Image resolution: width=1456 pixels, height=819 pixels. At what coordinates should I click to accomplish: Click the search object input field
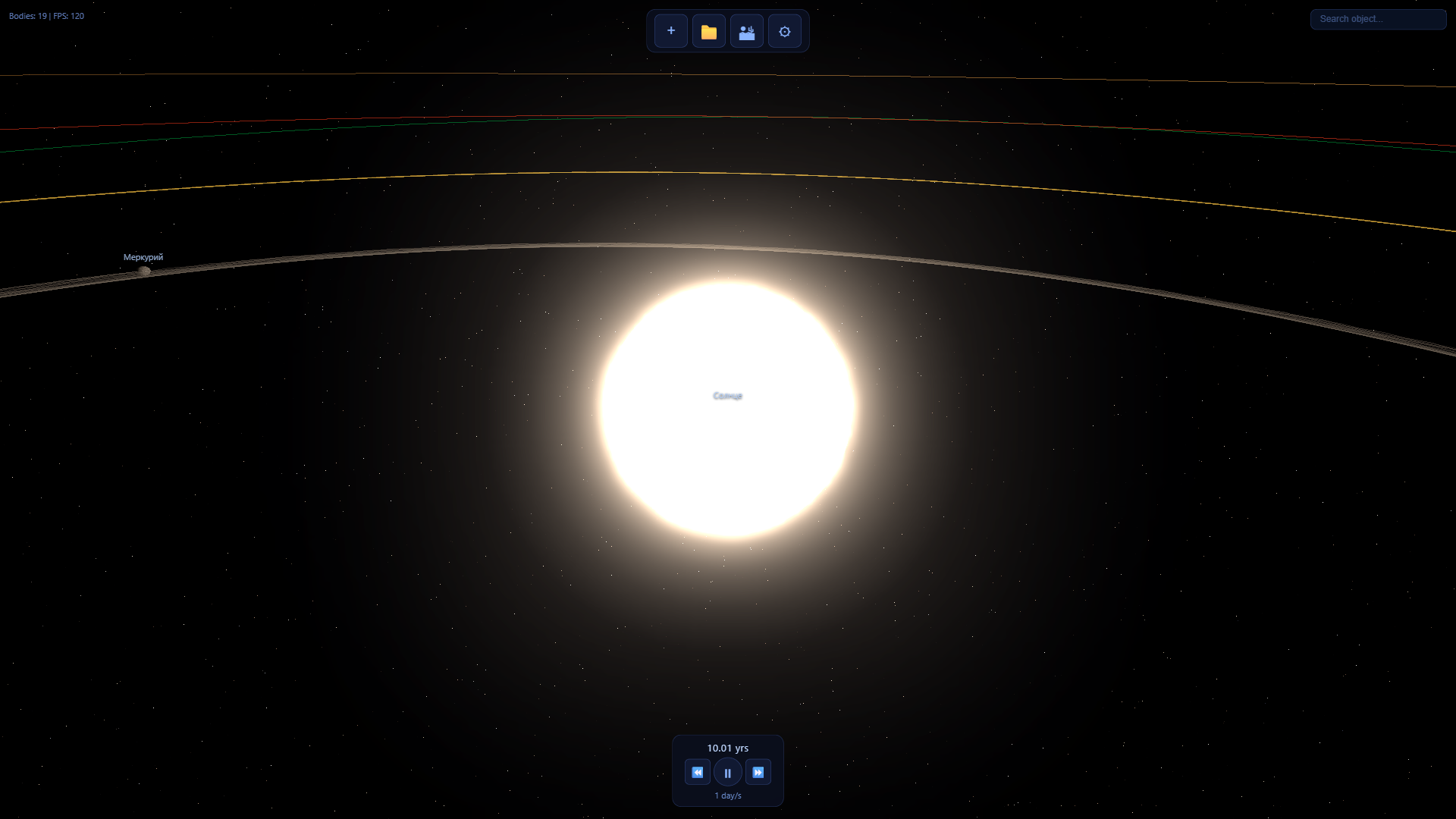tap(1378, 19)
